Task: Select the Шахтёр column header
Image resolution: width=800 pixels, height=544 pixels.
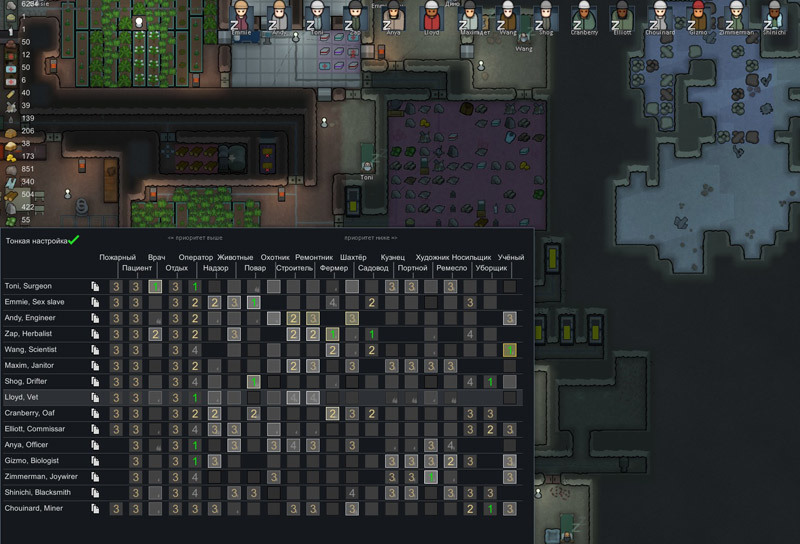Action: (353, 258)
